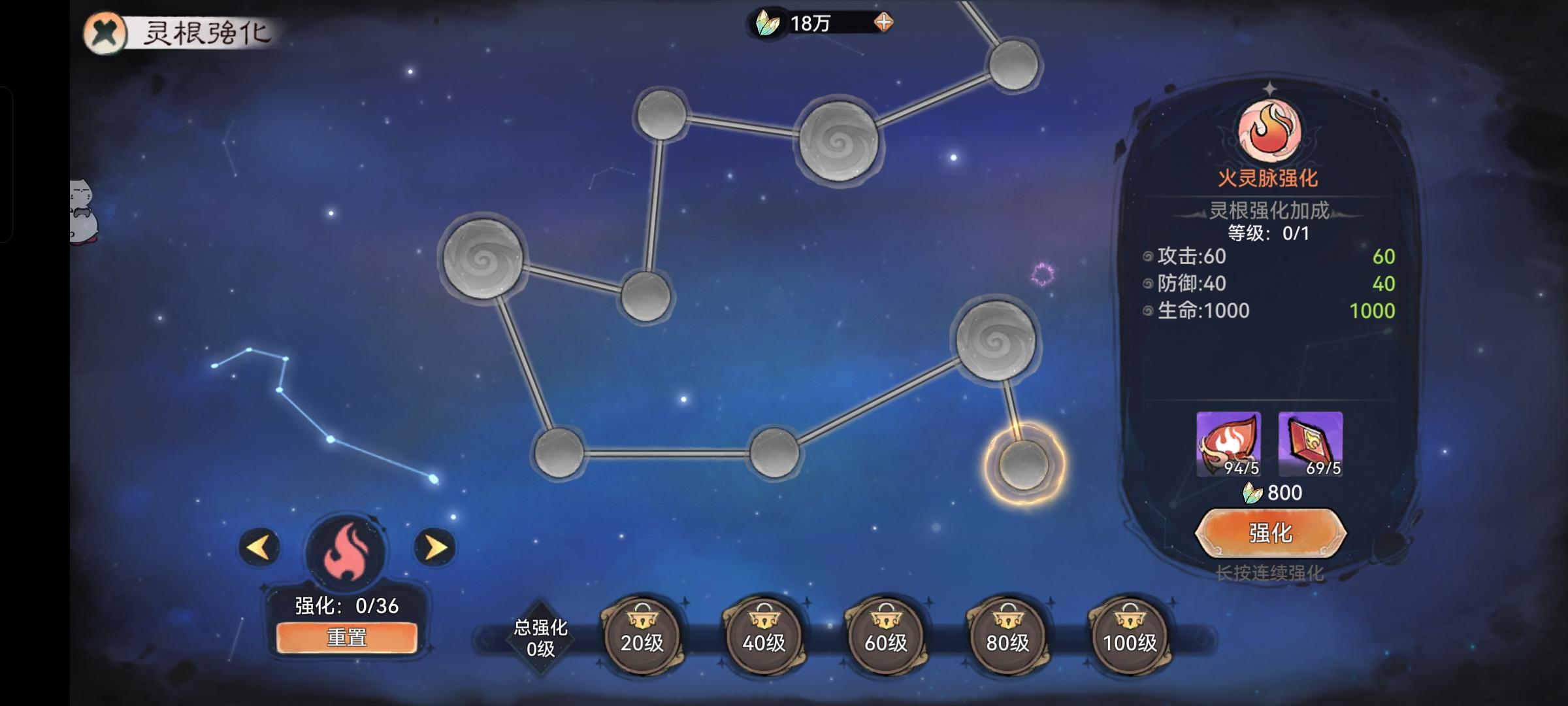Select the fire element icon in the bottom selector
1568x706 pixels.
(347, 549)
